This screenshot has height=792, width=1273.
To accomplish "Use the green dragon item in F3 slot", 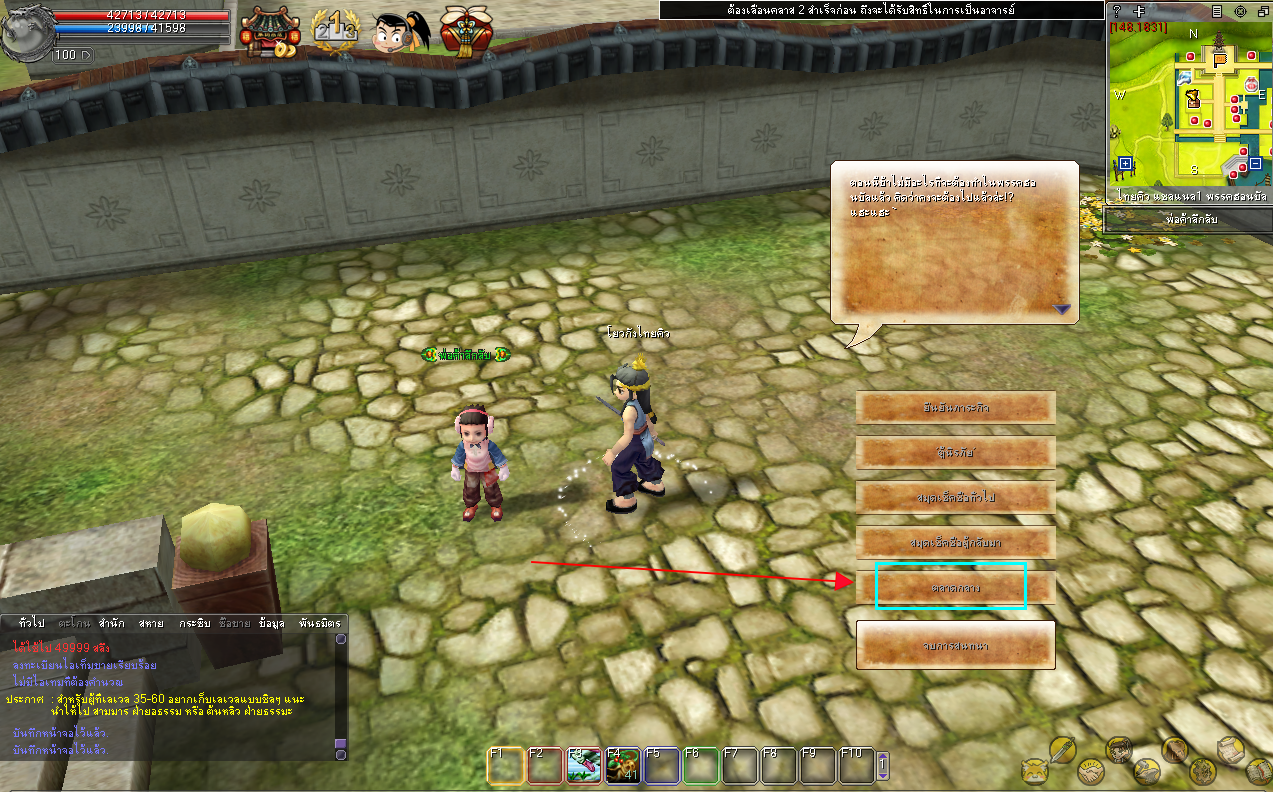I will pos(582,766).
